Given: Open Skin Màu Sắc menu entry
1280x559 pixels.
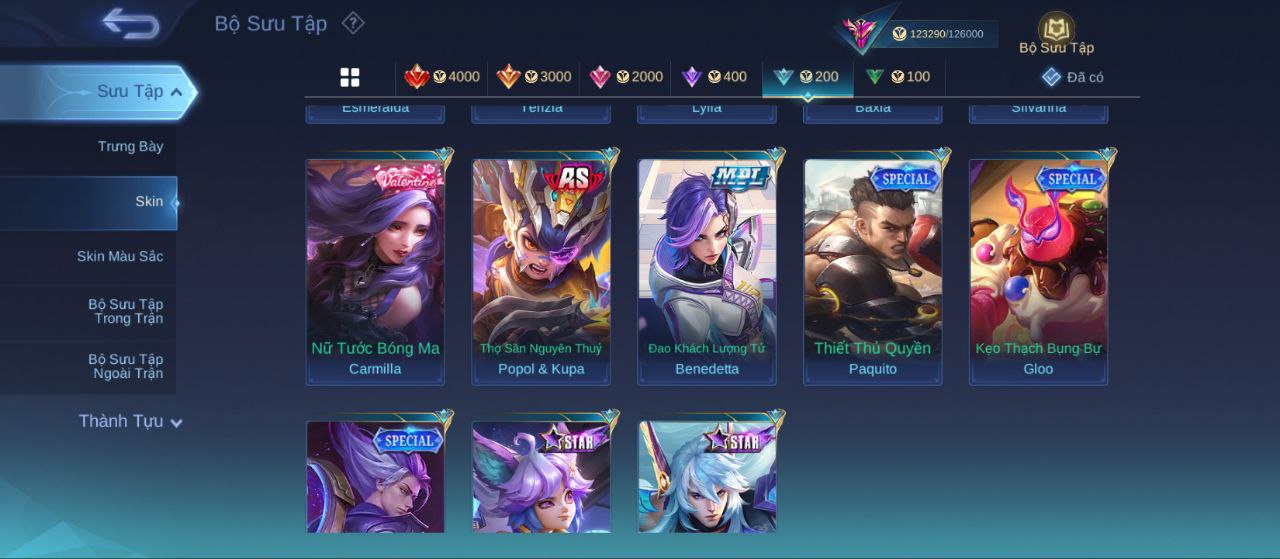Looking at the screenshot, I should (120, 257).
